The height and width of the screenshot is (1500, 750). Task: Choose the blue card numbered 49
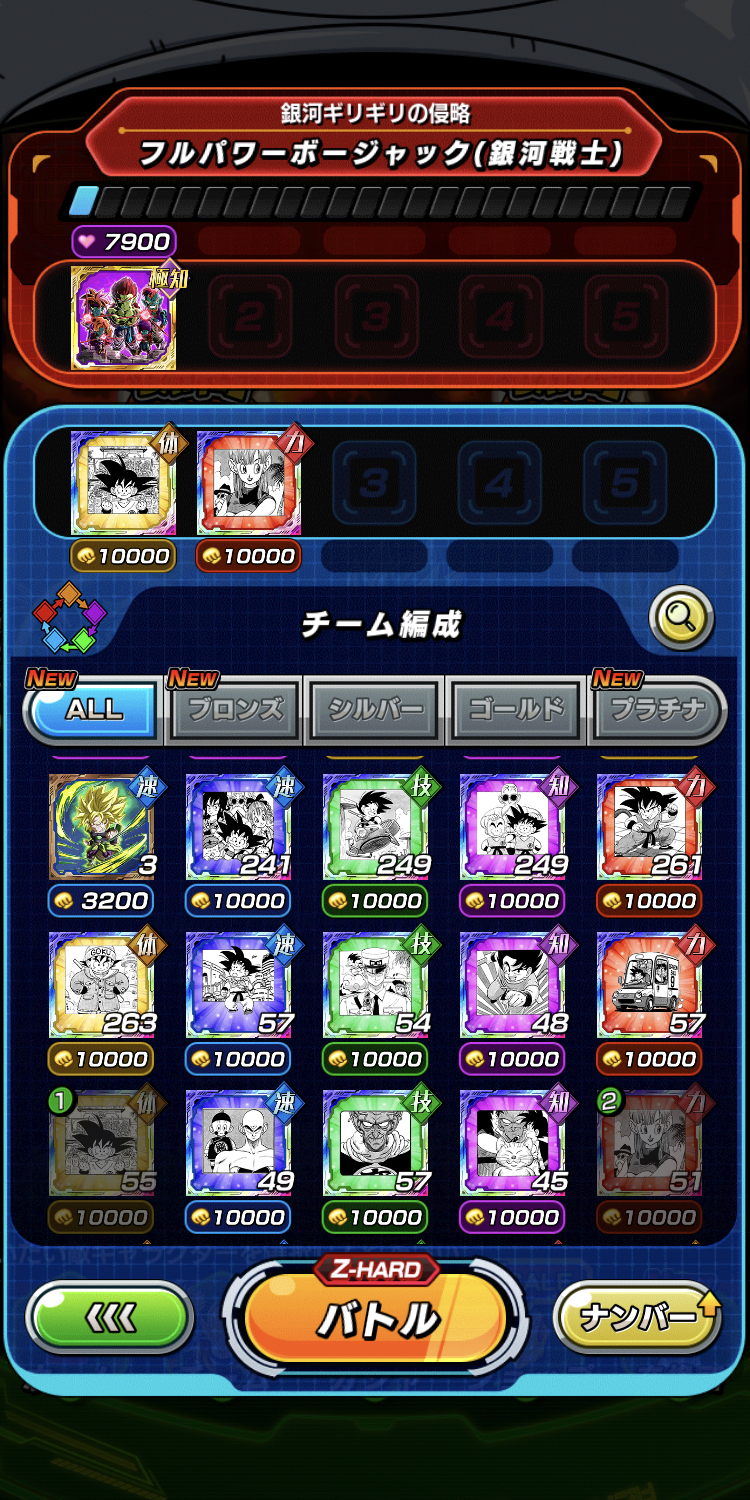(x=237, y=1143)
